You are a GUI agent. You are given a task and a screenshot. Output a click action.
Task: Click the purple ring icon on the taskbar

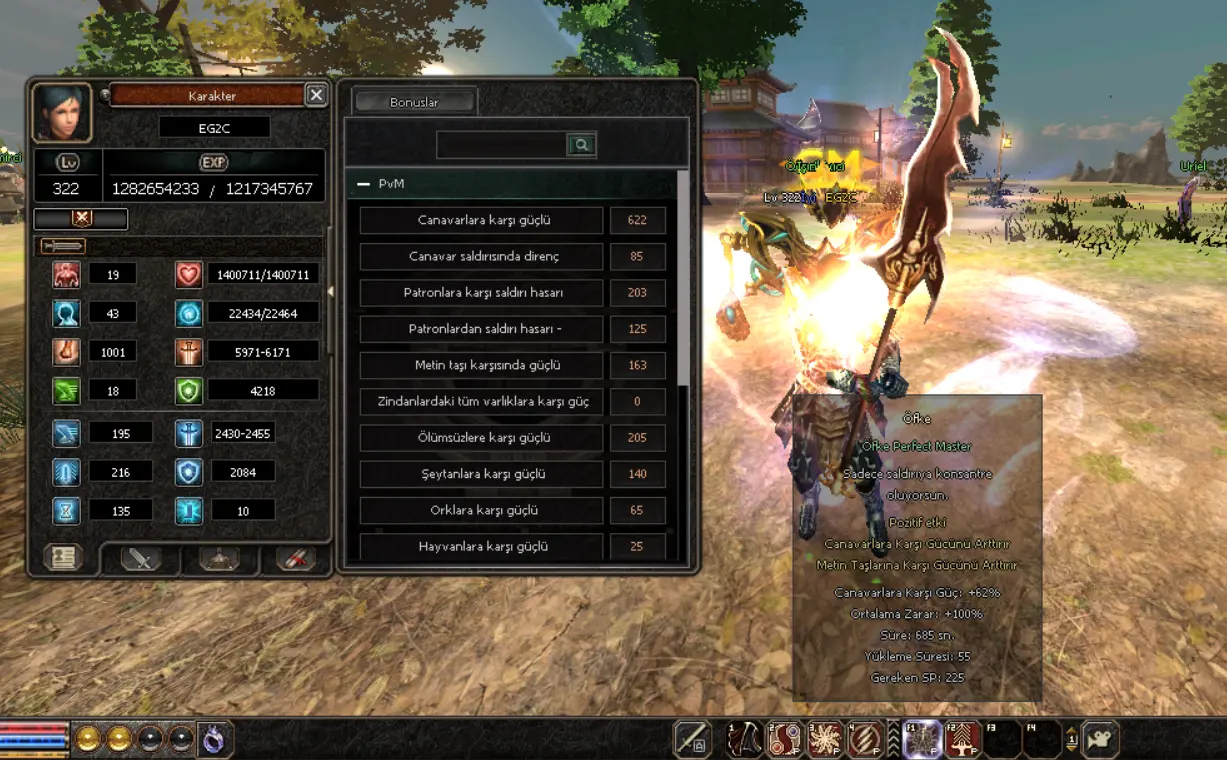214,739
